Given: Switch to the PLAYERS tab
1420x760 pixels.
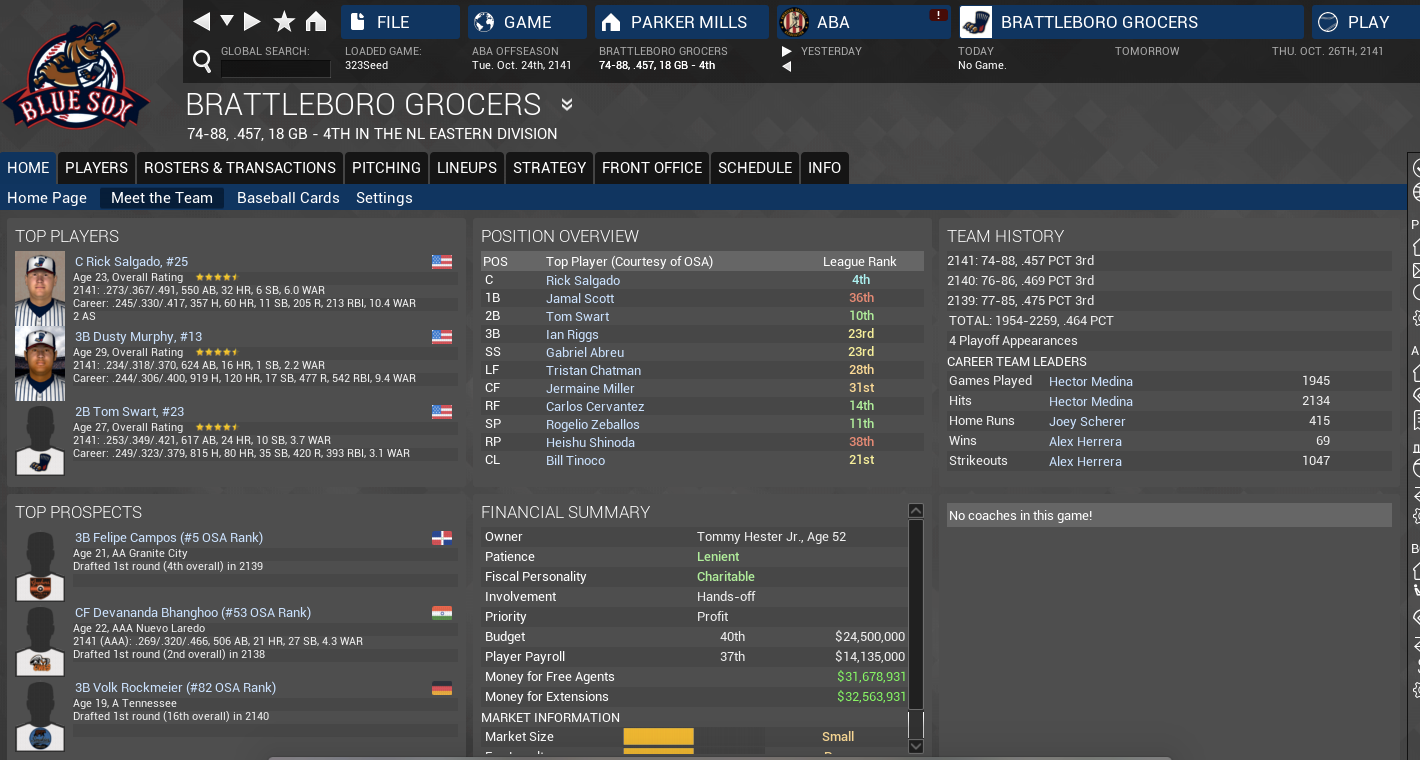Looking at the screenshot, I should 96,168.
